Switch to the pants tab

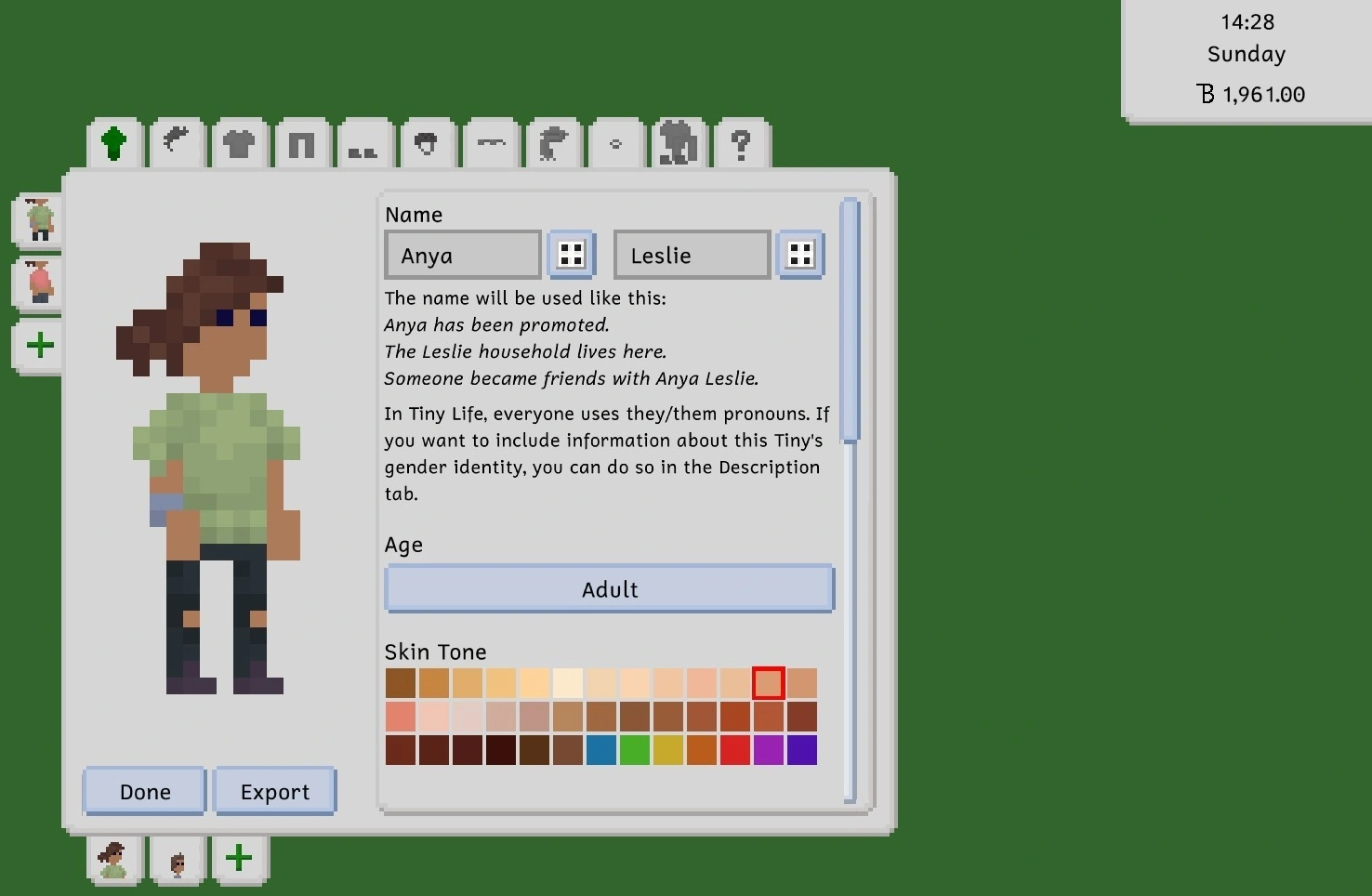click(301, 145)
